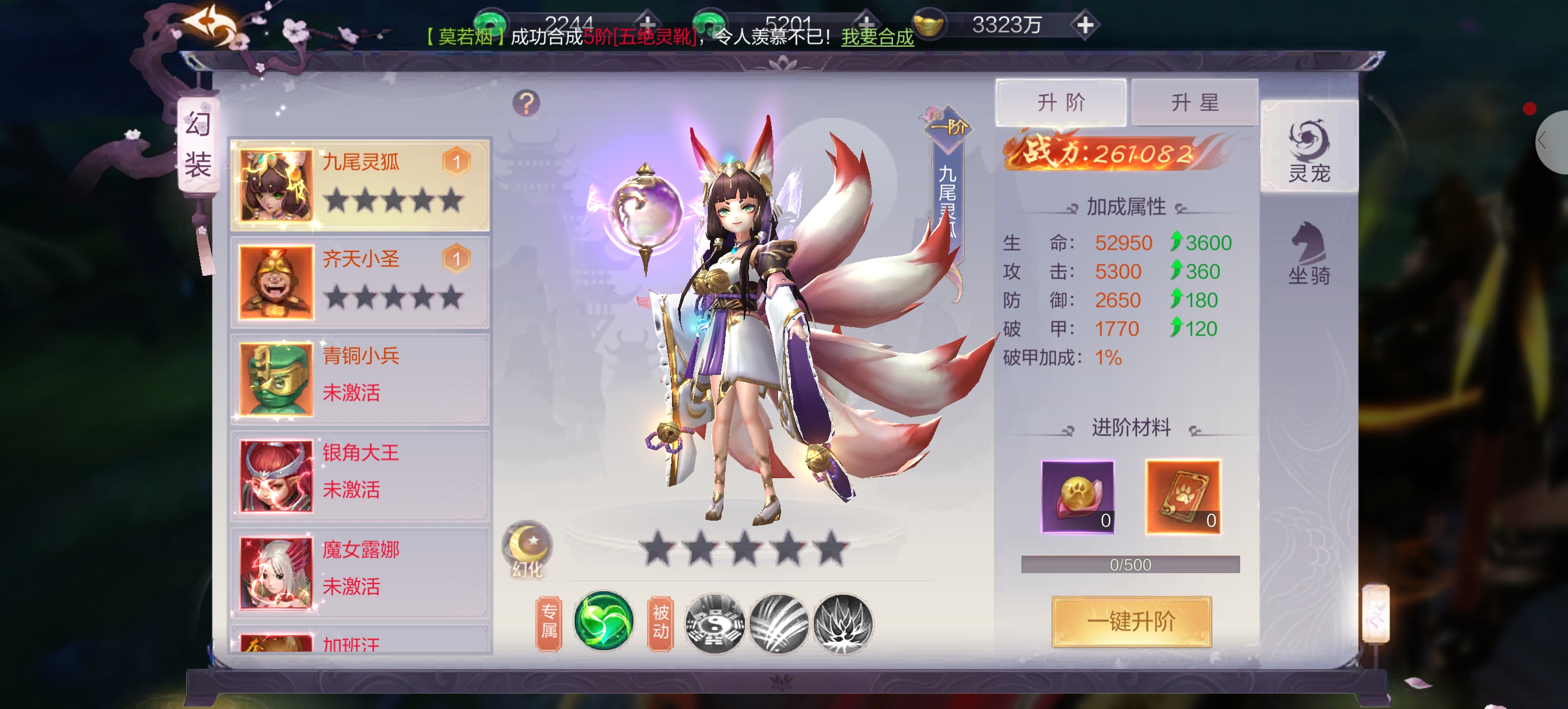Open the 灵宠 side tab
Viewport: 1568px width, 709px height.
1308,149
